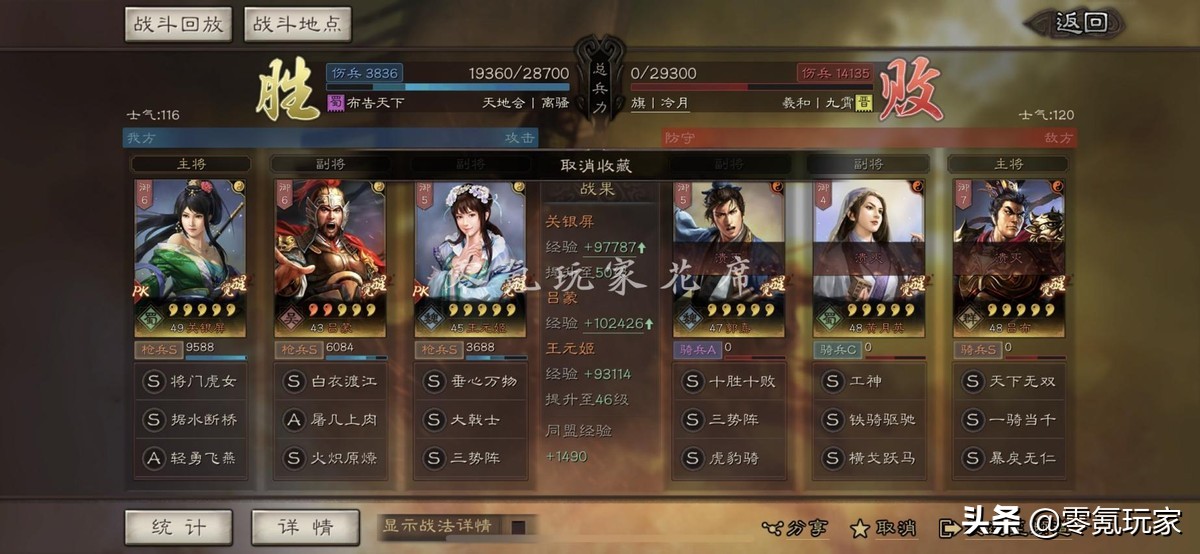The width and height of the screenshot is (1200, 554).
Task: Toggle the 显示战法详情 checkbox
Action: [x=518, y=527]
